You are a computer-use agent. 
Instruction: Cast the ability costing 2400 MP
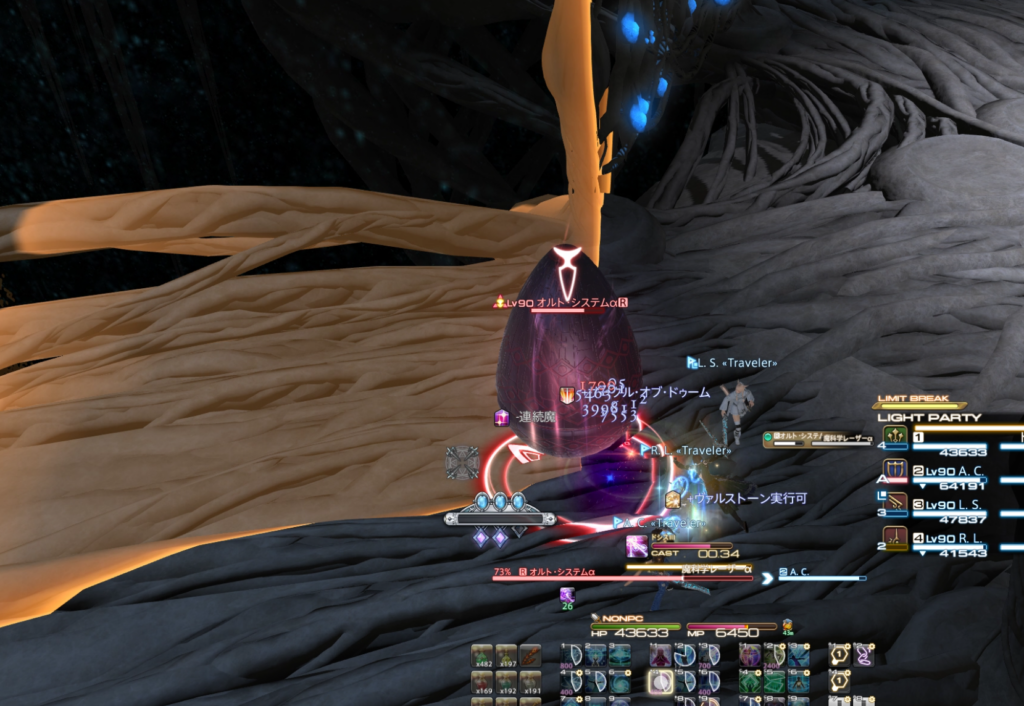[774, 656]
